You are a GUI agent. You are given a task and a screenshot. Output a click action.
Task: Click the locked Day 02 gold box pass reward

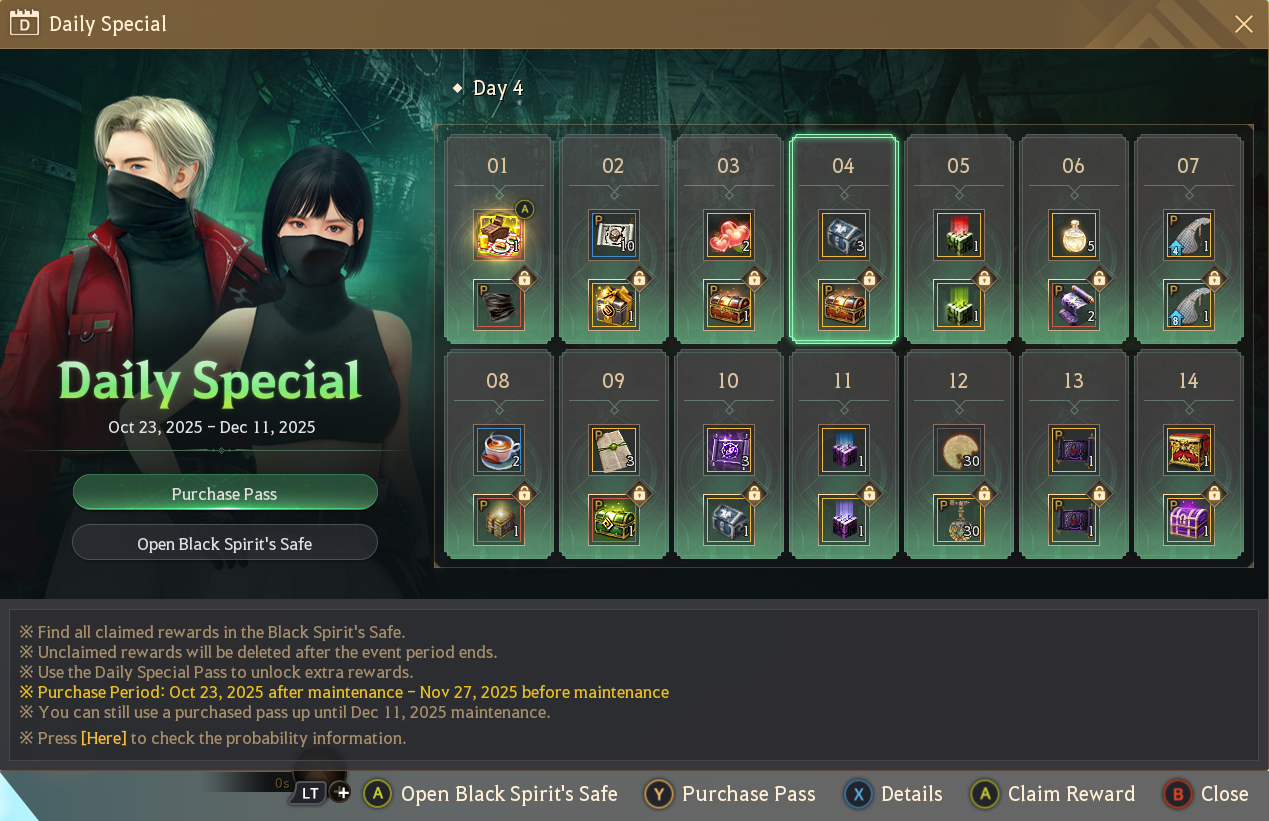point(613,305)
